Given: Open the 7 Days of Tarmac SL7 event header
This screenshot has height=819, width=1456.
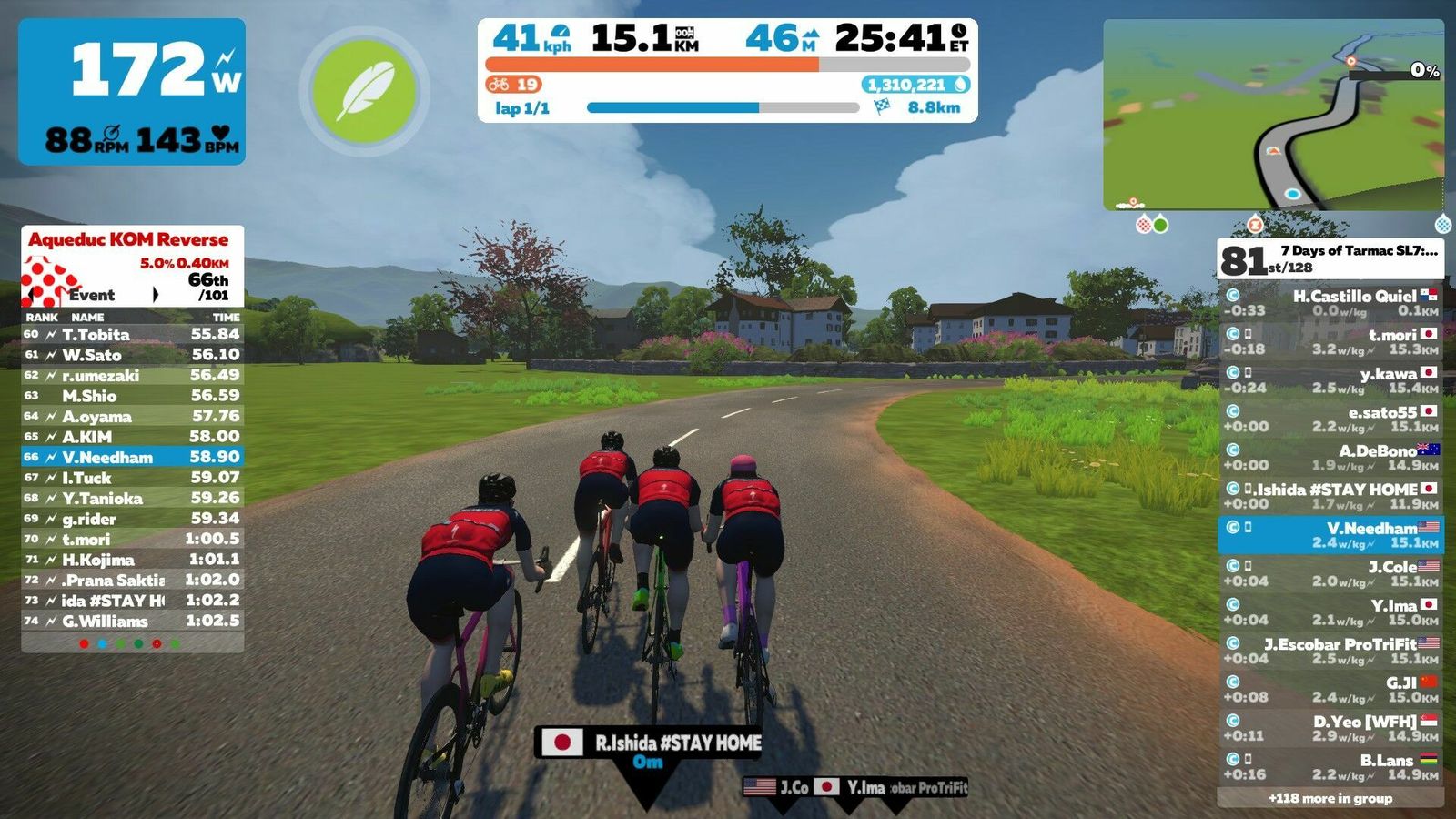Looking at the screenshot, I should (1330, 258).
